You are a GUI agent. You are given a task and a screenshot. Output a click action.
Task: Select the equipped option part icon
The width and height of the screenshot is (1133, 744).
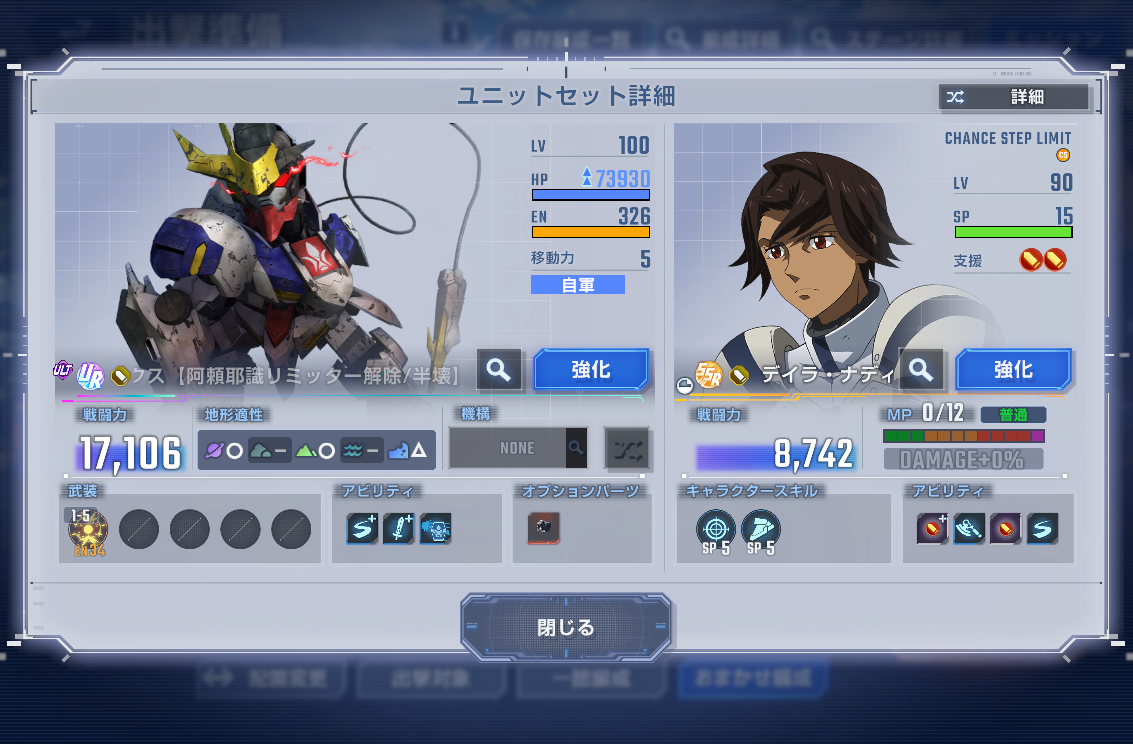coord(544,528)
